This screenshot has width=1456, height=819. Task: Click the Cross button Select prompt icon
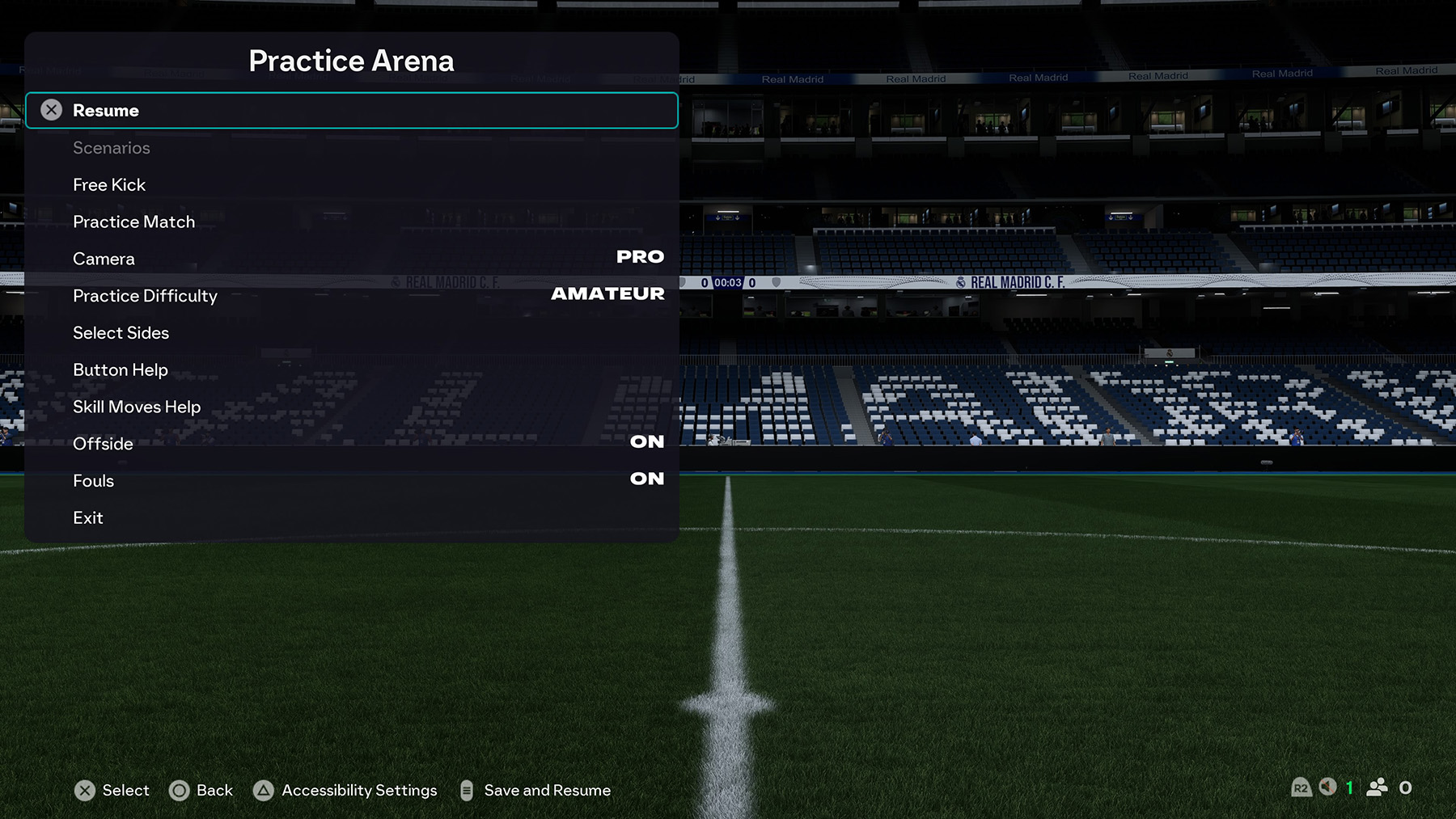point(87,791)
